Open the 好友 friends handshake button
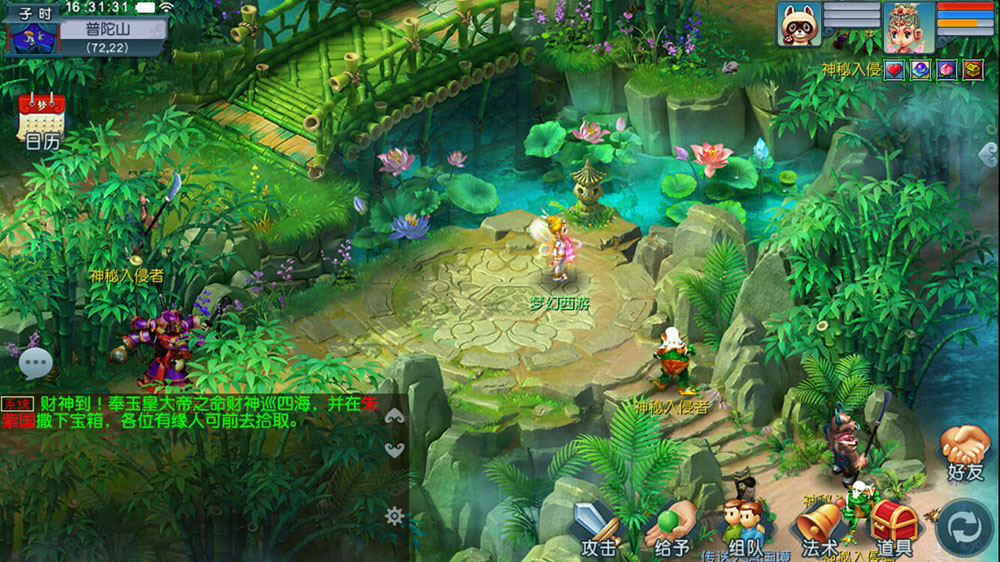Image resolution: width=1000 pixels, height=562 pixels. (965, 452)
